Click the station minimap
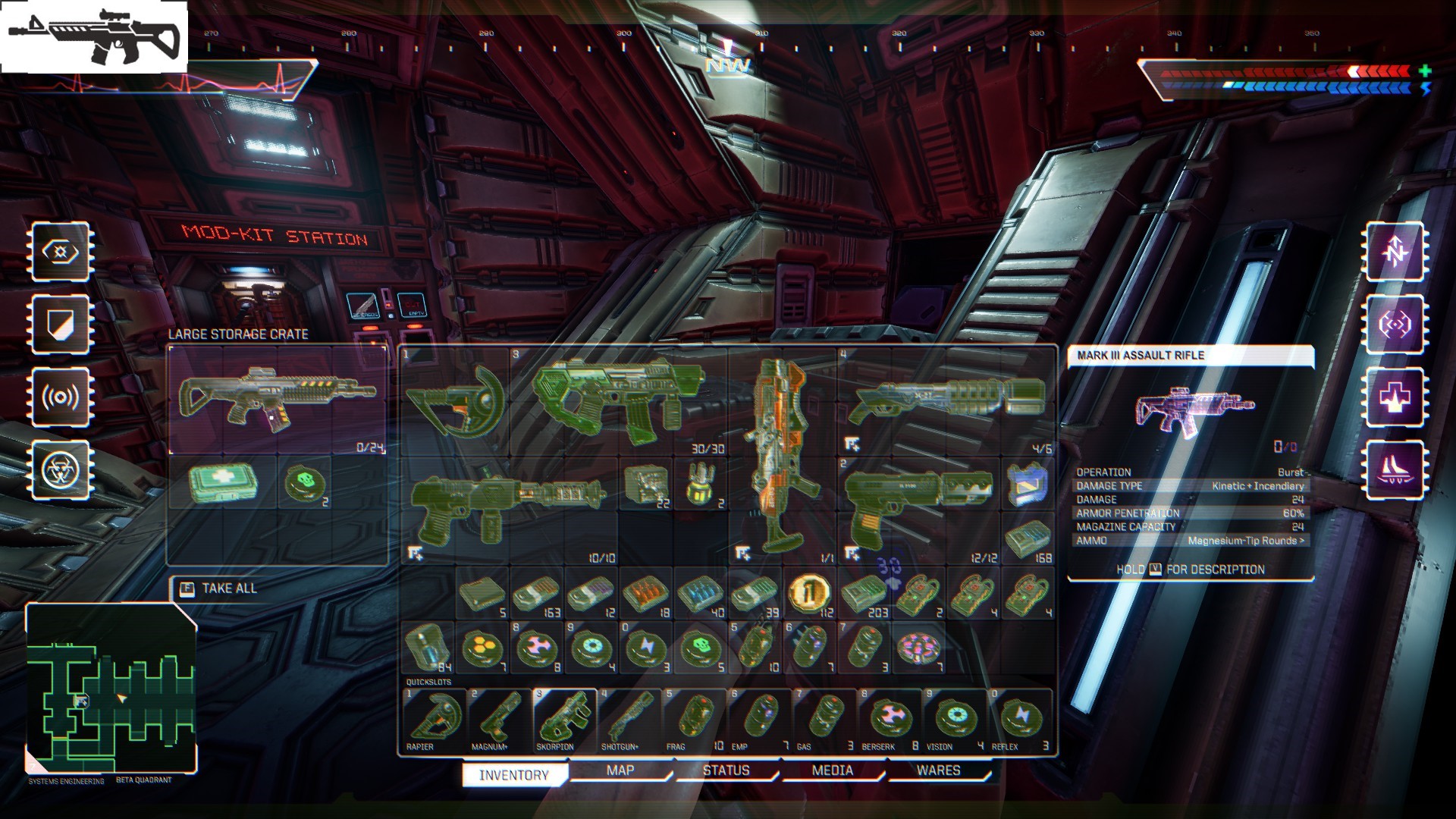The image size is (1456, 819). 111,689
